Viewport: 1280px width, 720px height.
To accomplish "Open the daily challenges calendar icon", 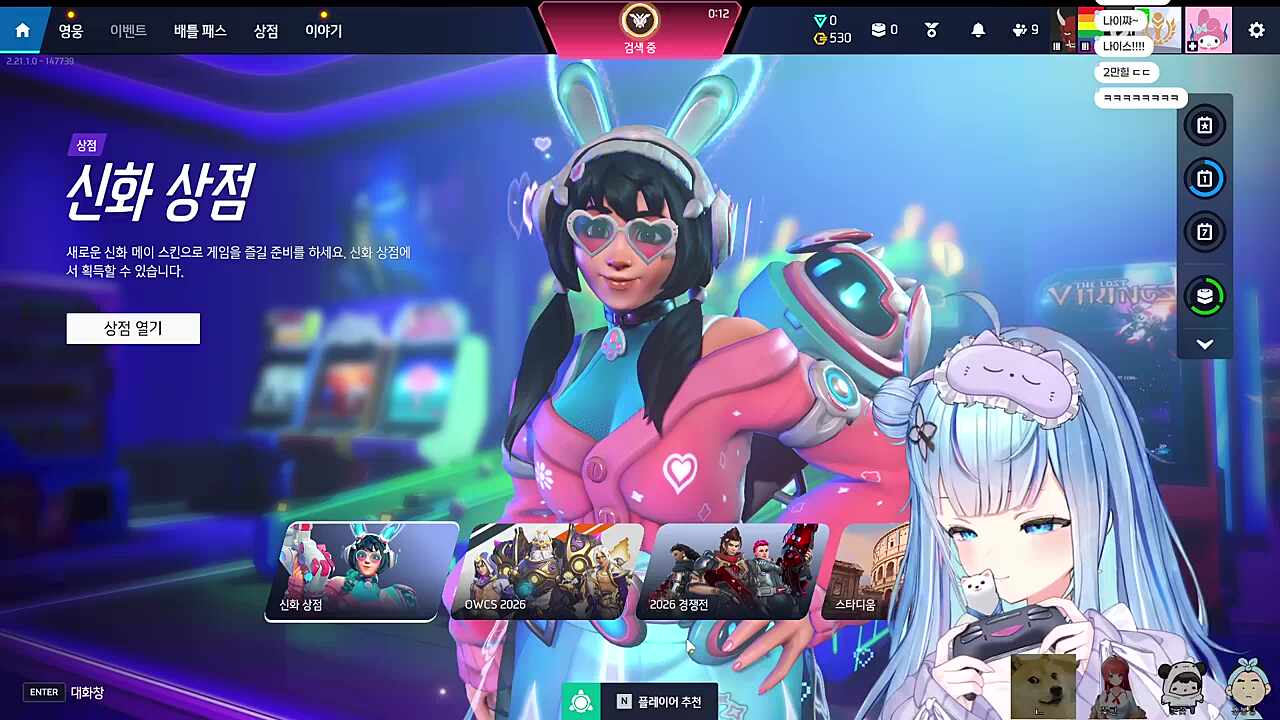I will click(1204, 179).
